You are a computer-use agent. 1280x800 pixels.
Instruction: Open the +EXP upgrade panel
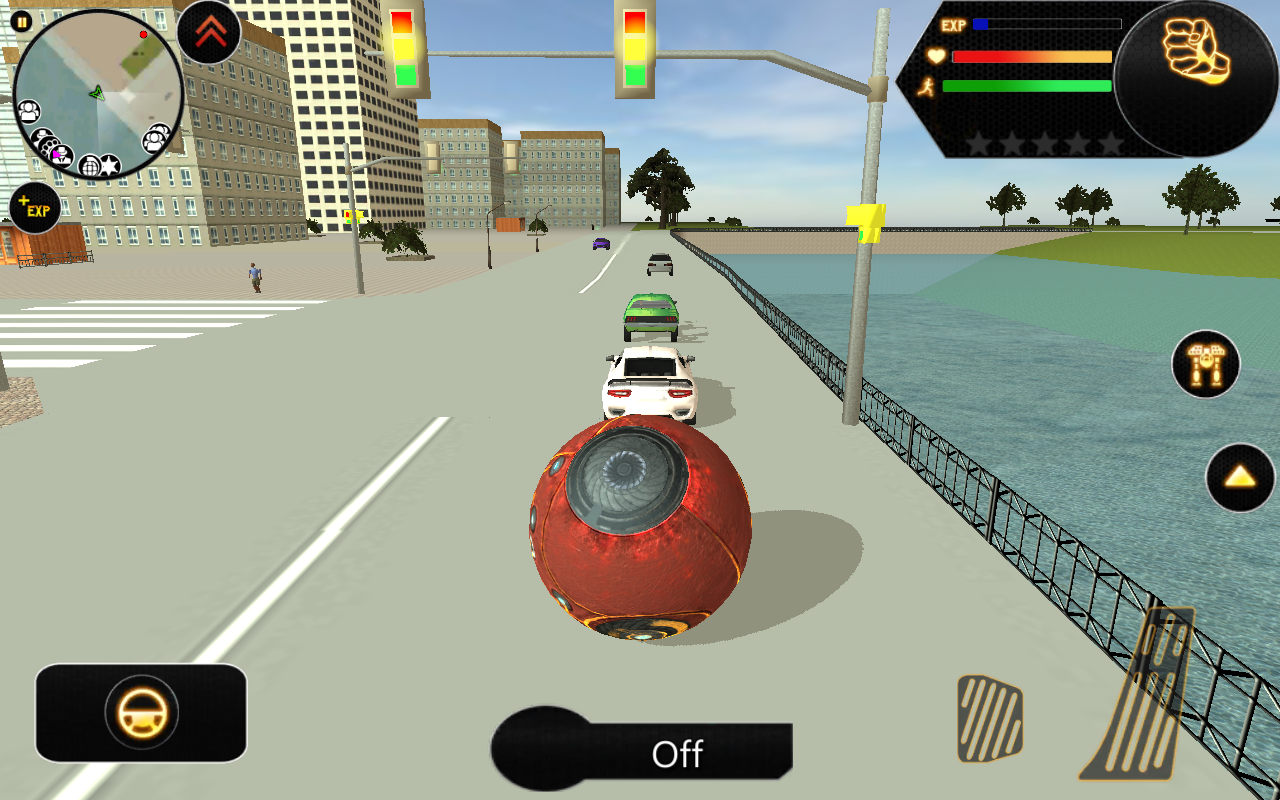point(35,207)
